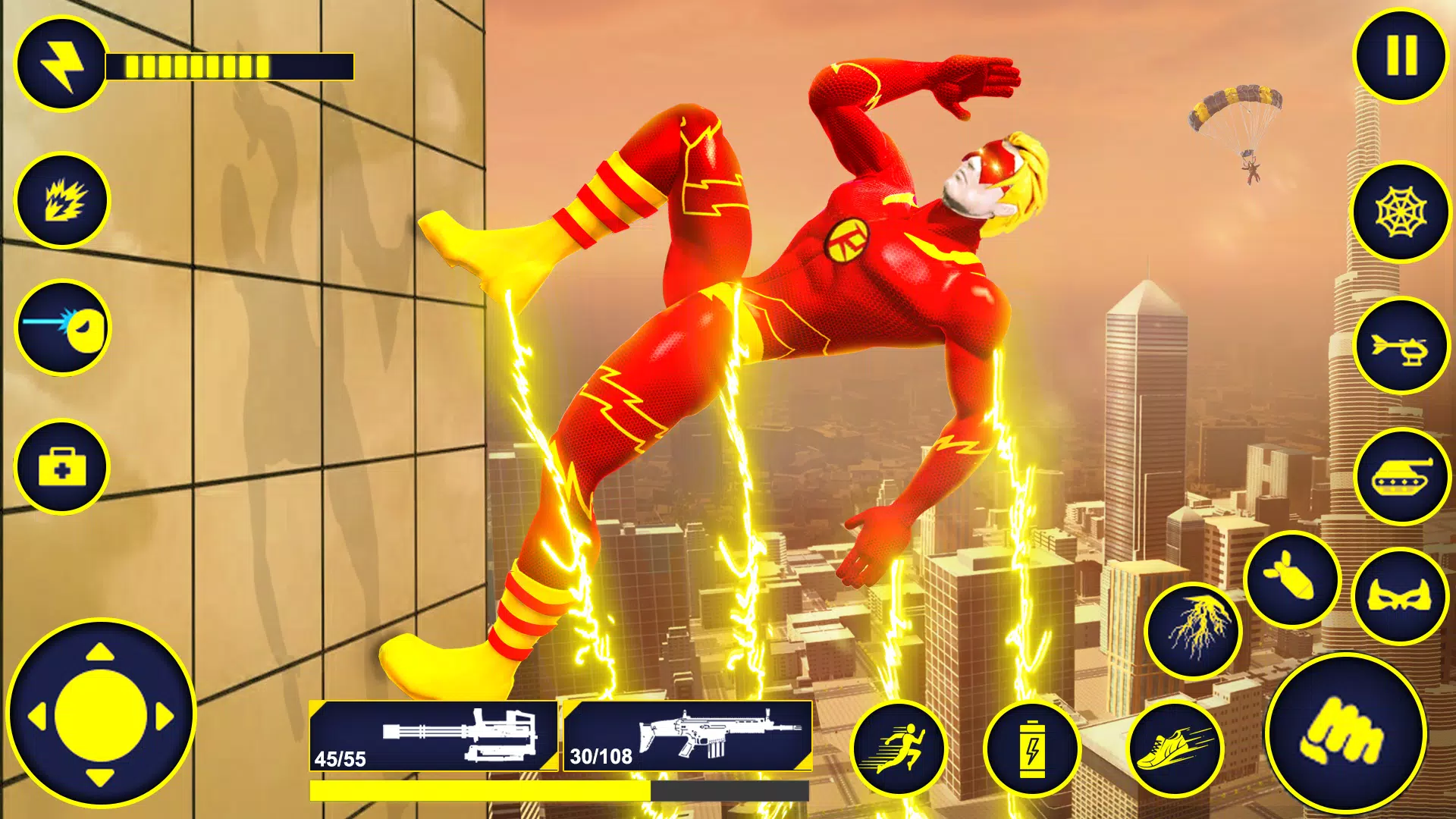Activate the explosion power ability
The image size is (1456, 819).
tap(61, 199)
